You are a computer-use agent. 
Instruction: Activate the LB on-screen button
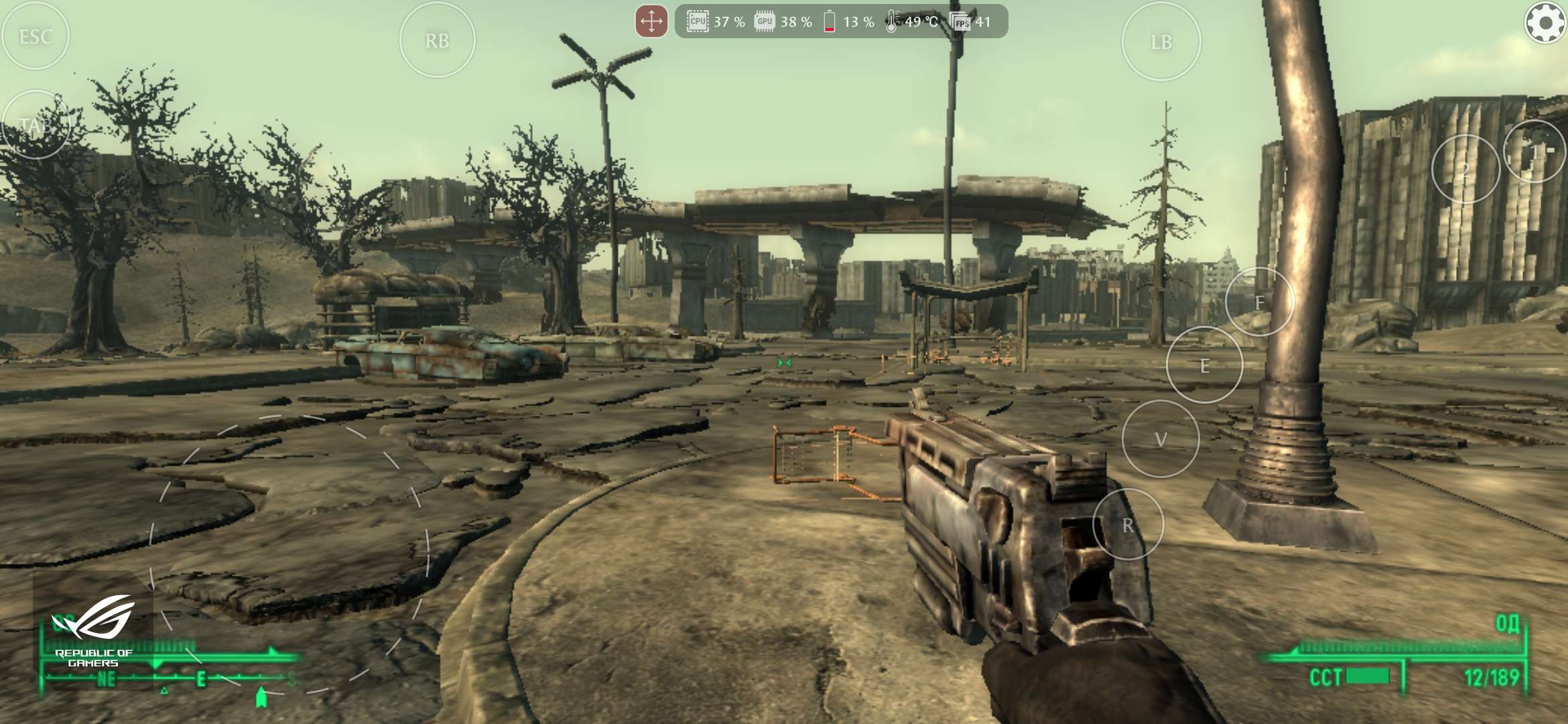[1161, 42]
